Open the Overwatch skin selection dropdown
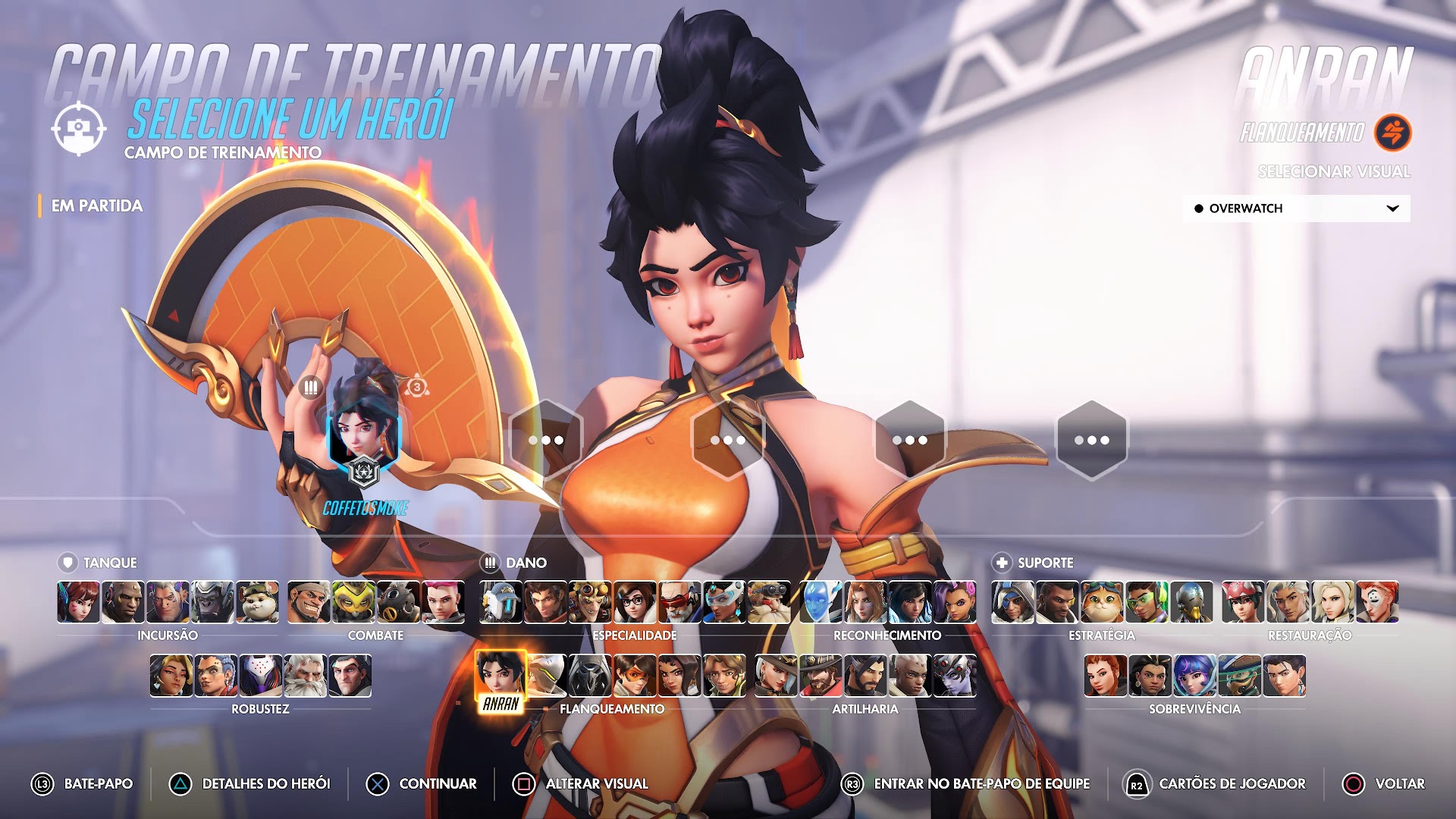This screenshot has height=819, width=1456. pos(1296,209)
